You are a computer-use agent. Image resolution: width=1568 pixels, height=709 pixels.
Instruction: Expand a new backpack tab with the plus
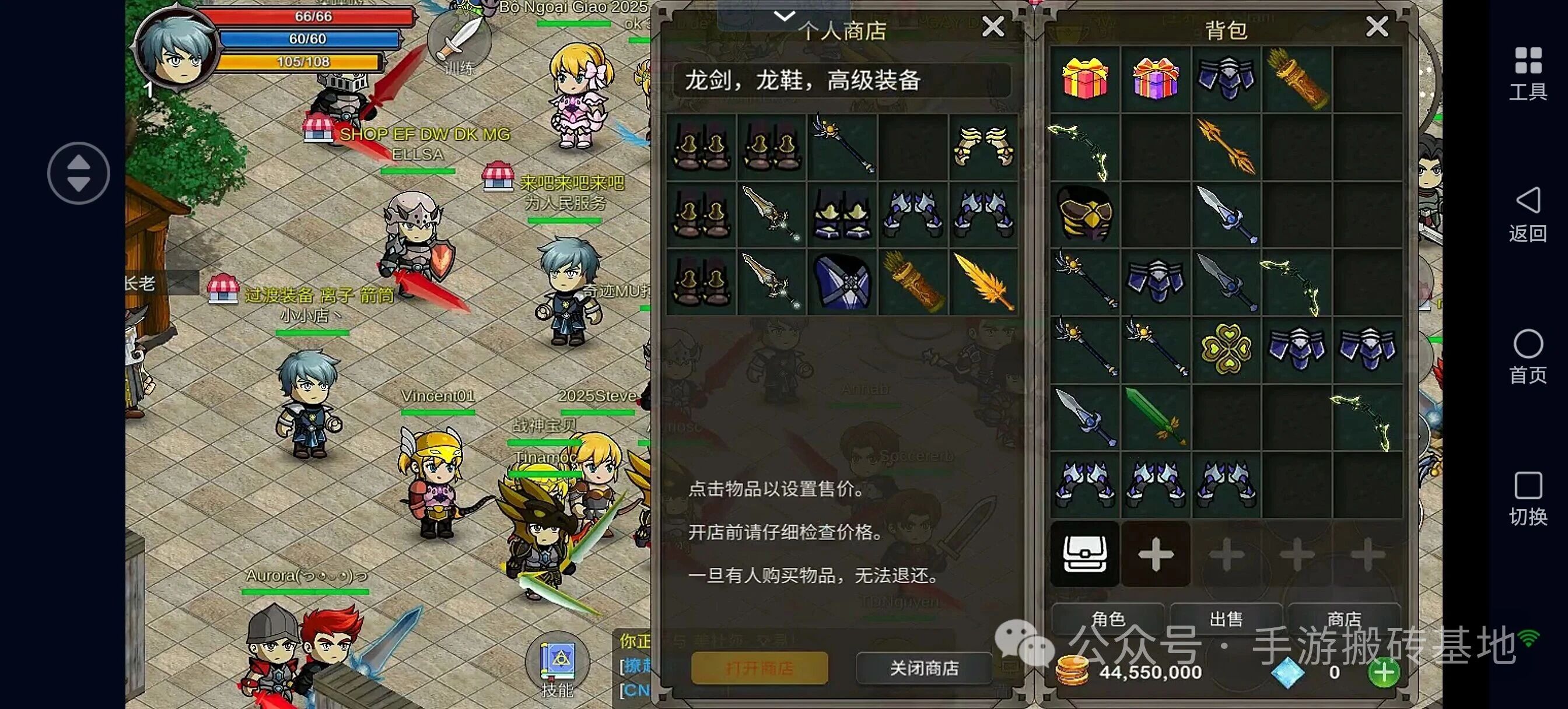[1156, 554]
